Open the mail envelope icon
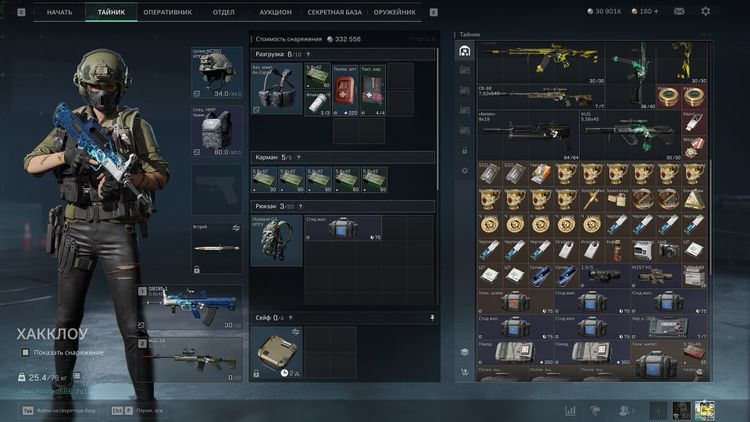This screenshot has height=422, width=750. pyautogui.click(x=680, y=12)
